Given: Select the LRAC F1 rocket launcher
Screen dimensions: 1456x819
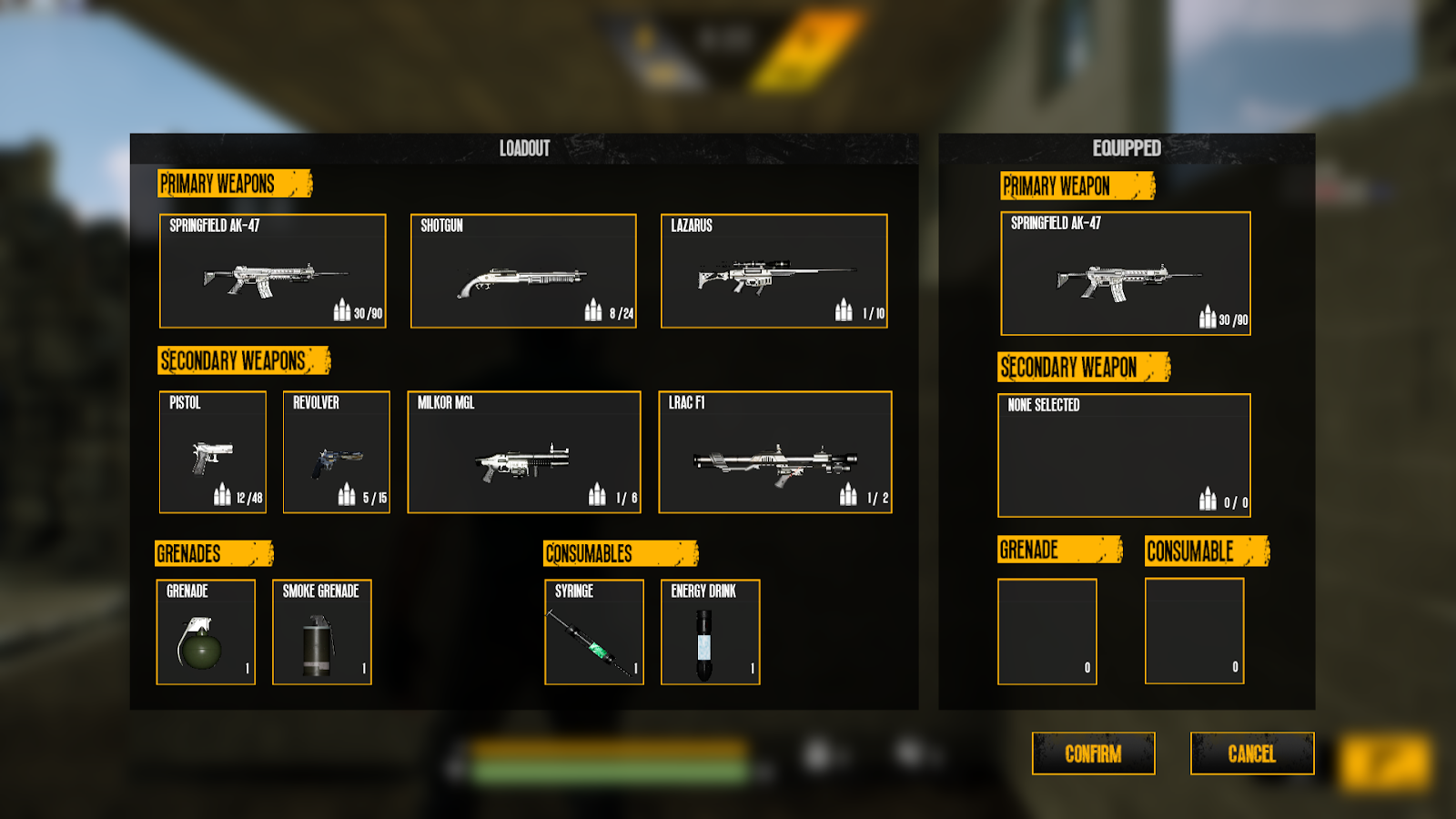Looking at the screenshot, I should click(775, 452).
